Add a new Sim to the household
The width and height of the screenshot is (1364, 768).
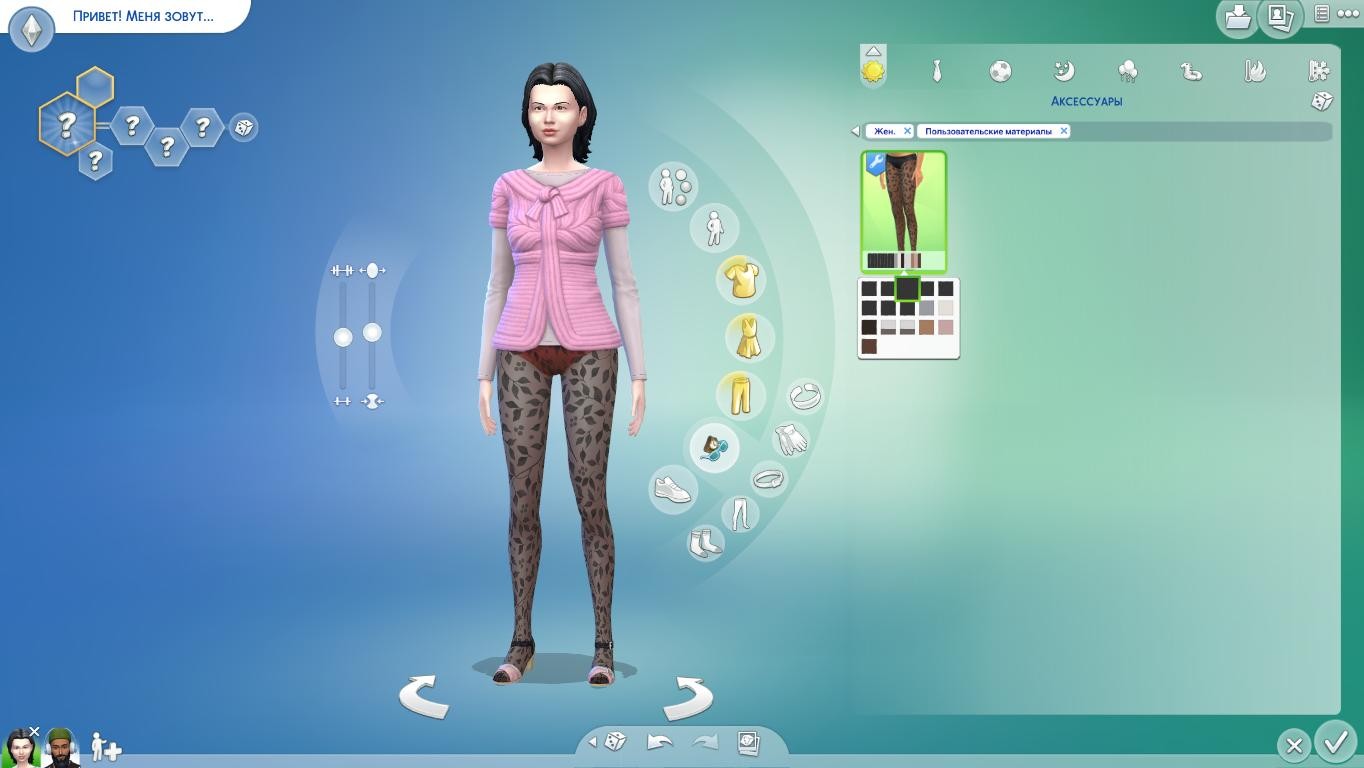(105, 747)
